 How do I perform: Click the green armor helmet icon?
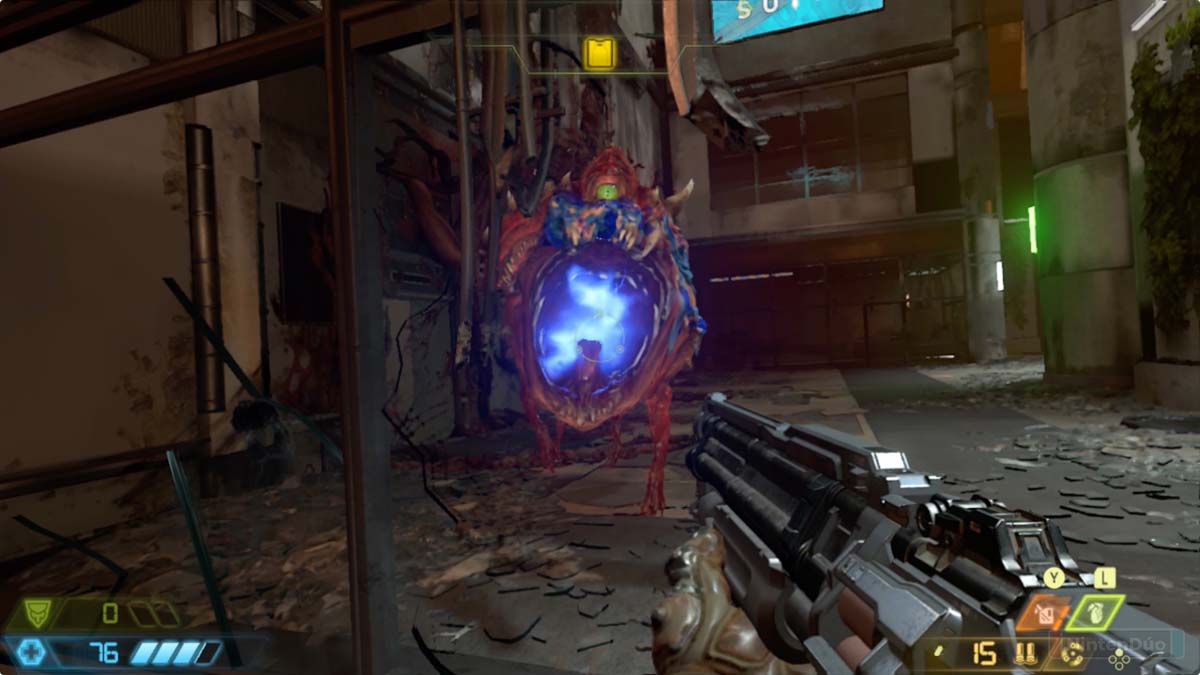pos(37,613)
